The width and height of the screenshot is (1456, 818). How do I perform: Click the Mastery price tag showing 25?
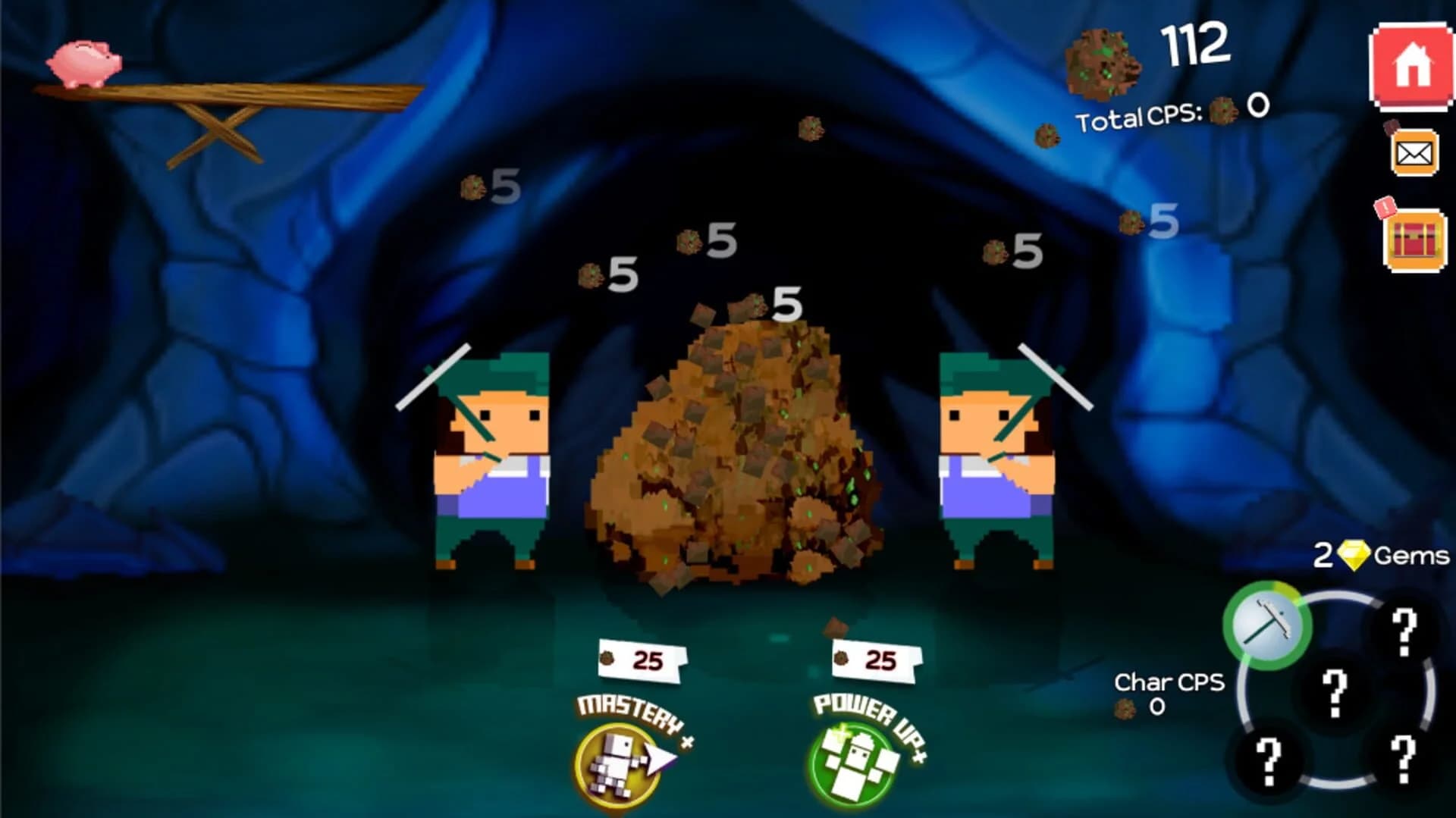tap(641, 659)
